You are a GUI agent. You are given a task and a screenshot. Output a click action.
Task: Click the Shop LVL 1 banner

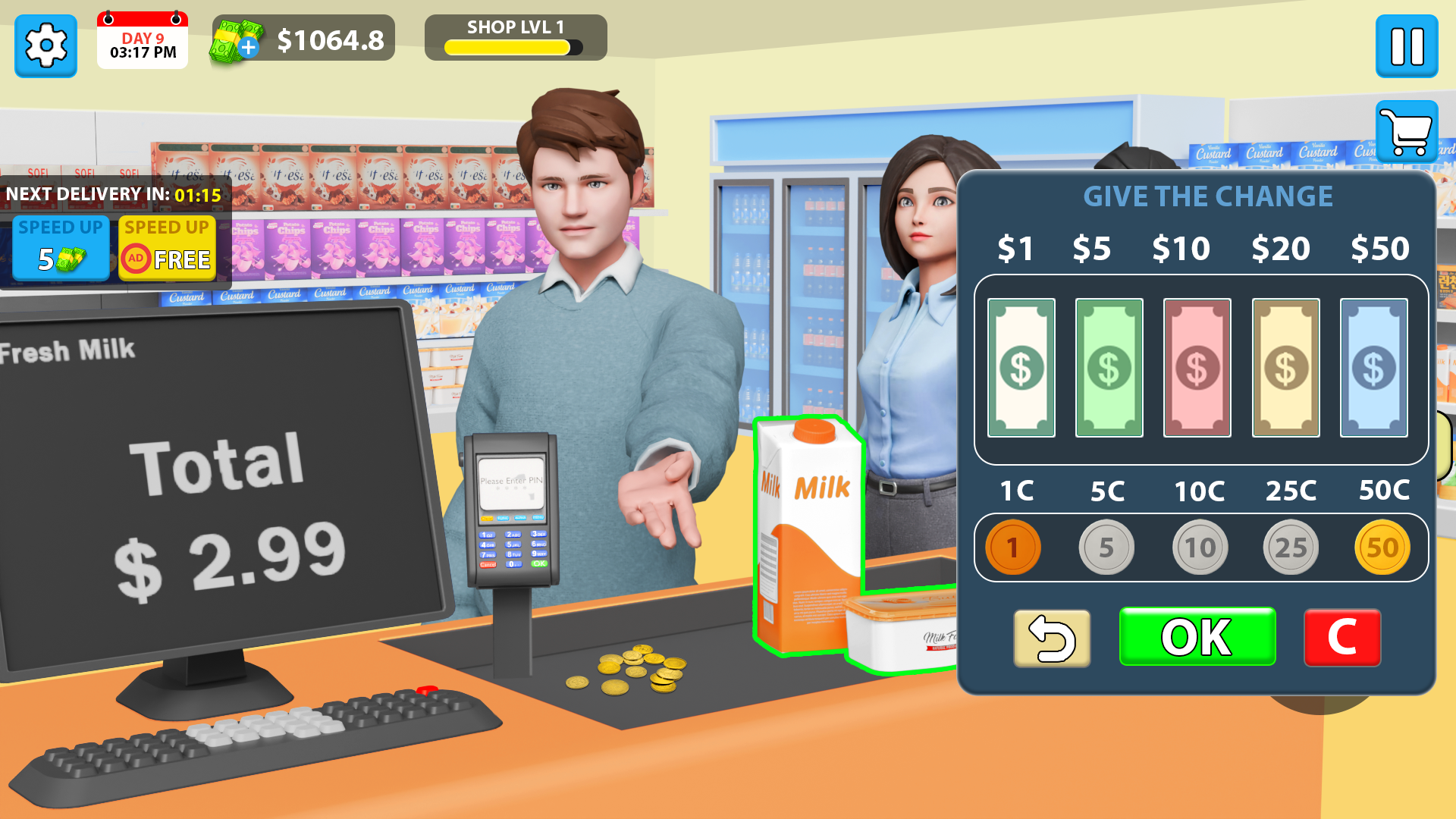515,27
